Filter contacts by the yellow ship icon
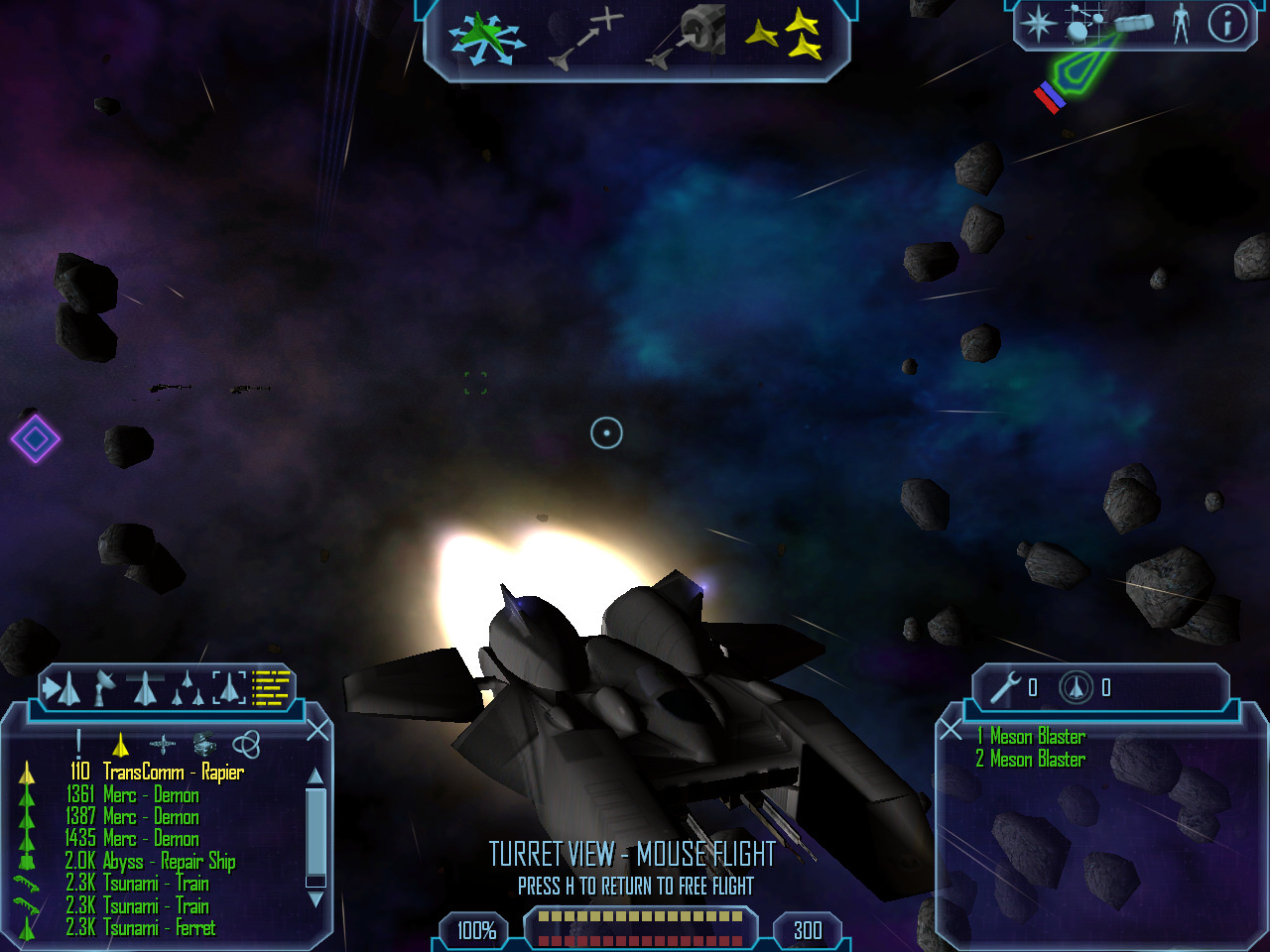Viewport: 1270px width, 952px height. pos(121,744)
